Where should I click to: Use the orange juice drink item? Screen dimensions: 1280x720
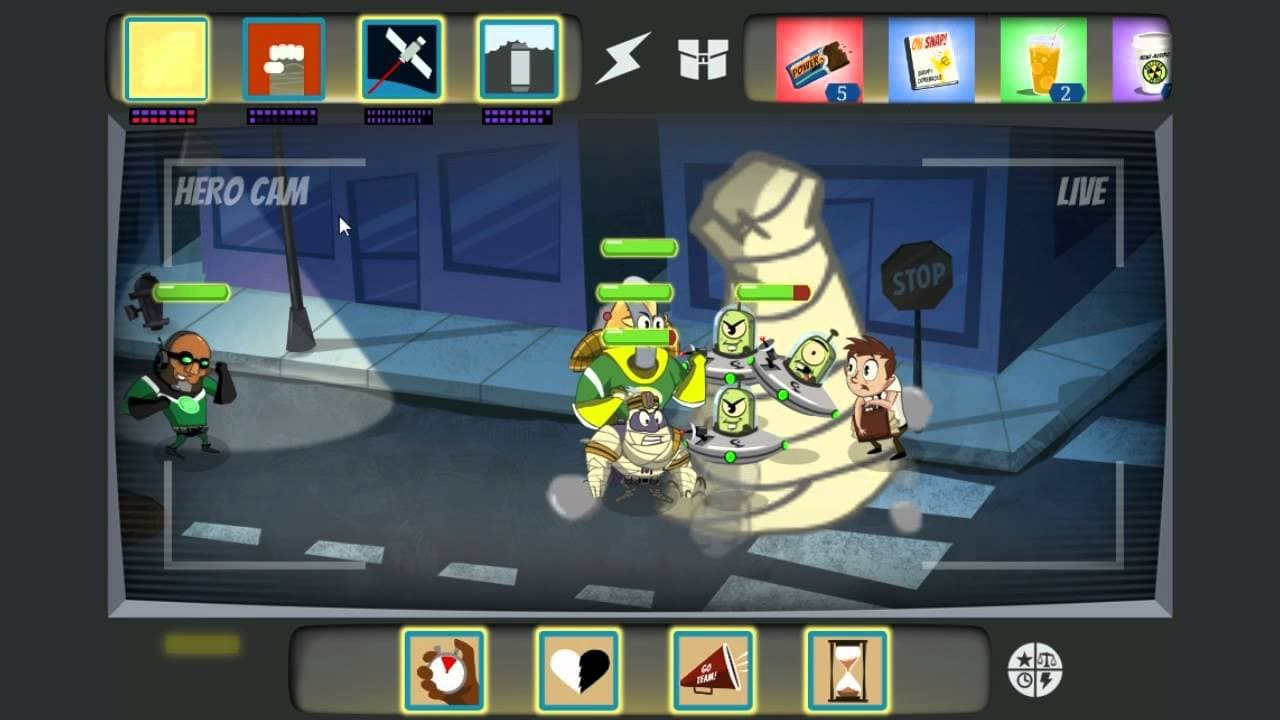click(1043, 60)
